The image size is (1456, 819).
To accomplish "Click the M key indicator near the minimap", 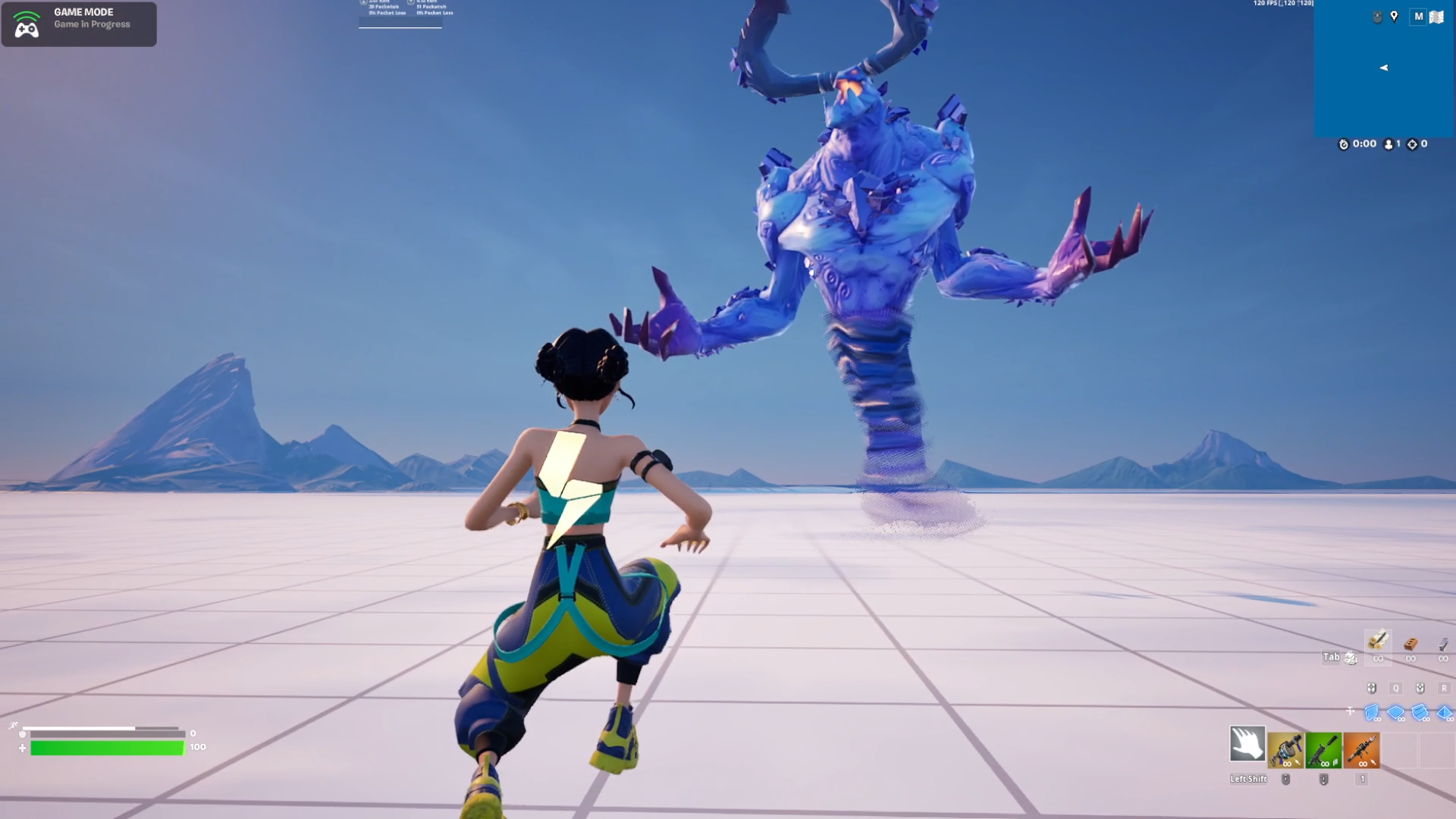I will 1418,17.
